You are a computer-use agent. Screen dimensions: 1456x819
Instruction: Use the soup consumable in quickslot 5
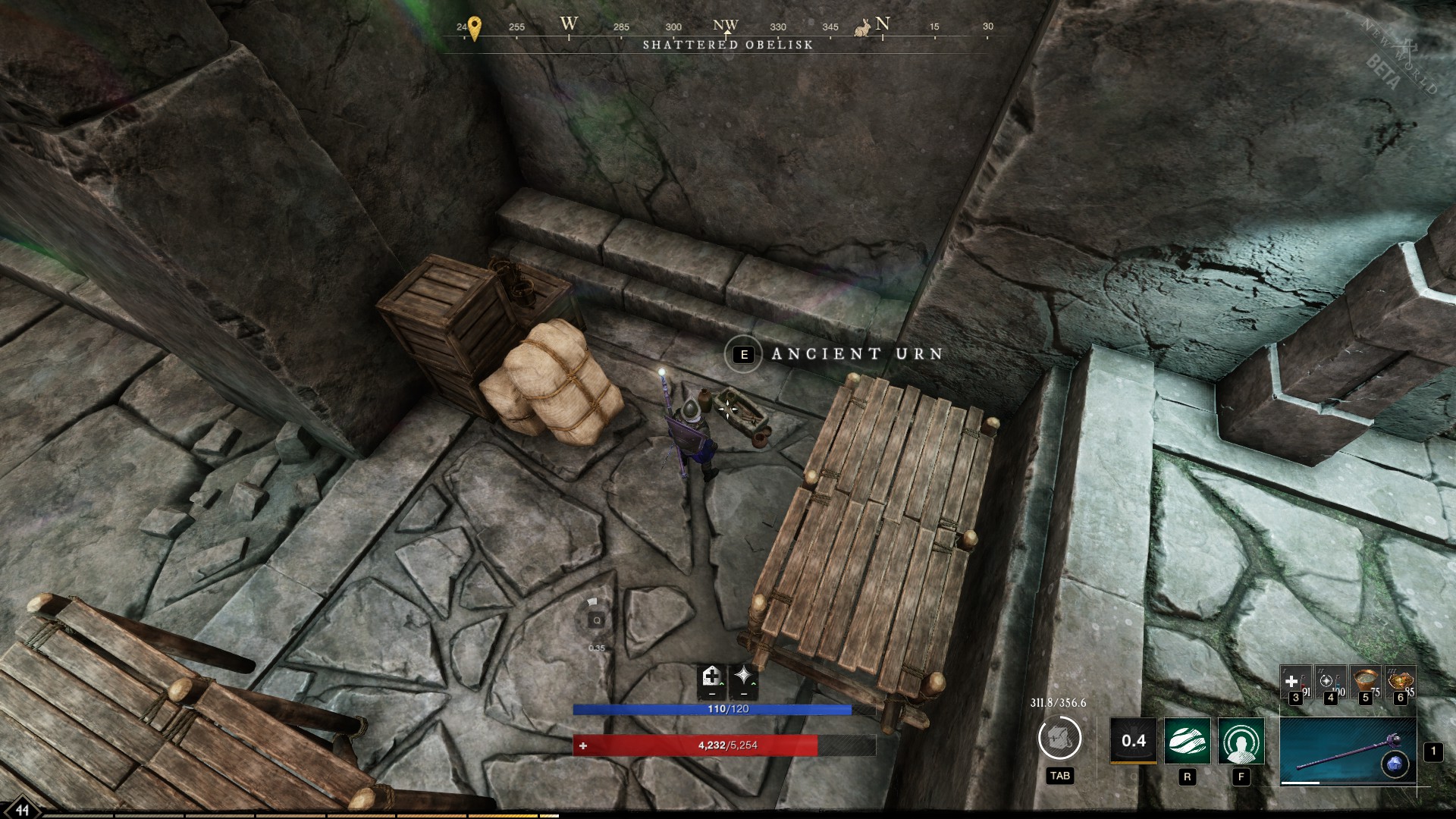1364,681
